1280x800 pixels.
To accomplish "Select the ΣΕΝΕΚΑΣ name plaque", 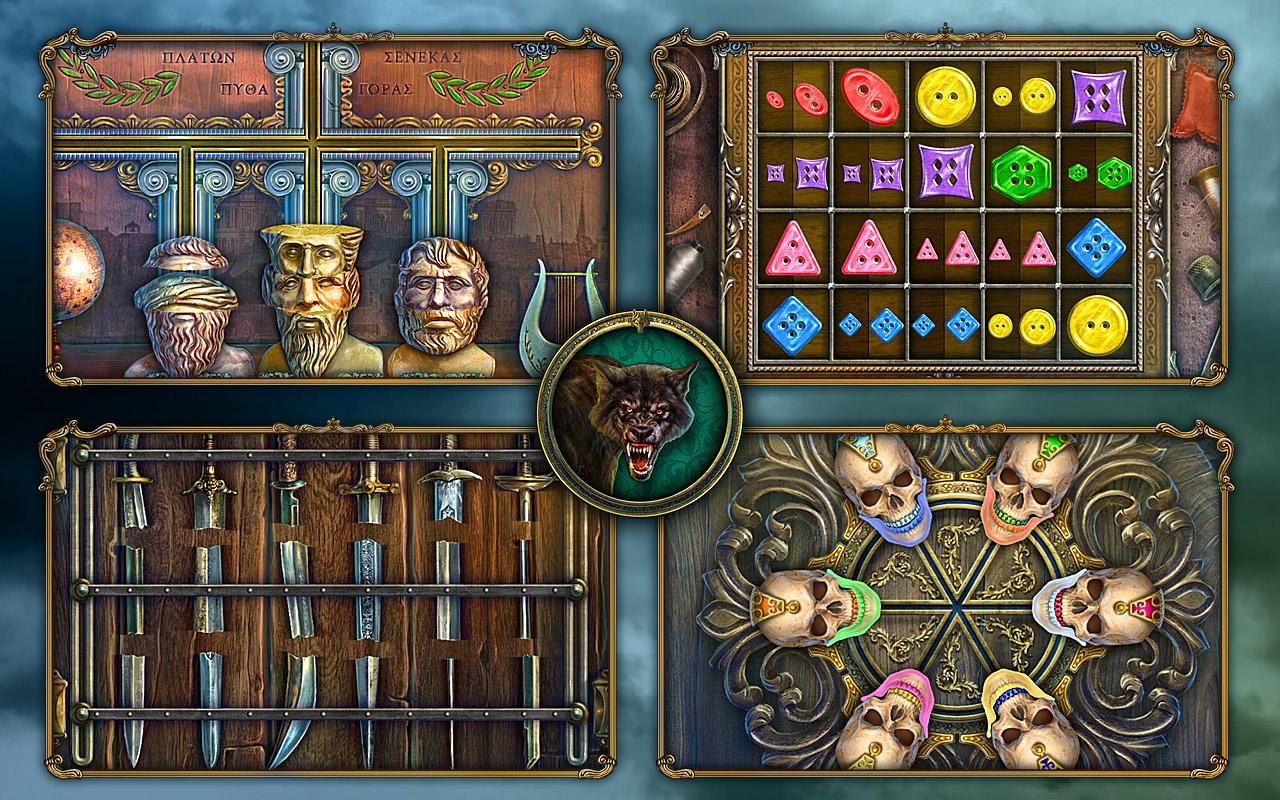I will point(420,58).
